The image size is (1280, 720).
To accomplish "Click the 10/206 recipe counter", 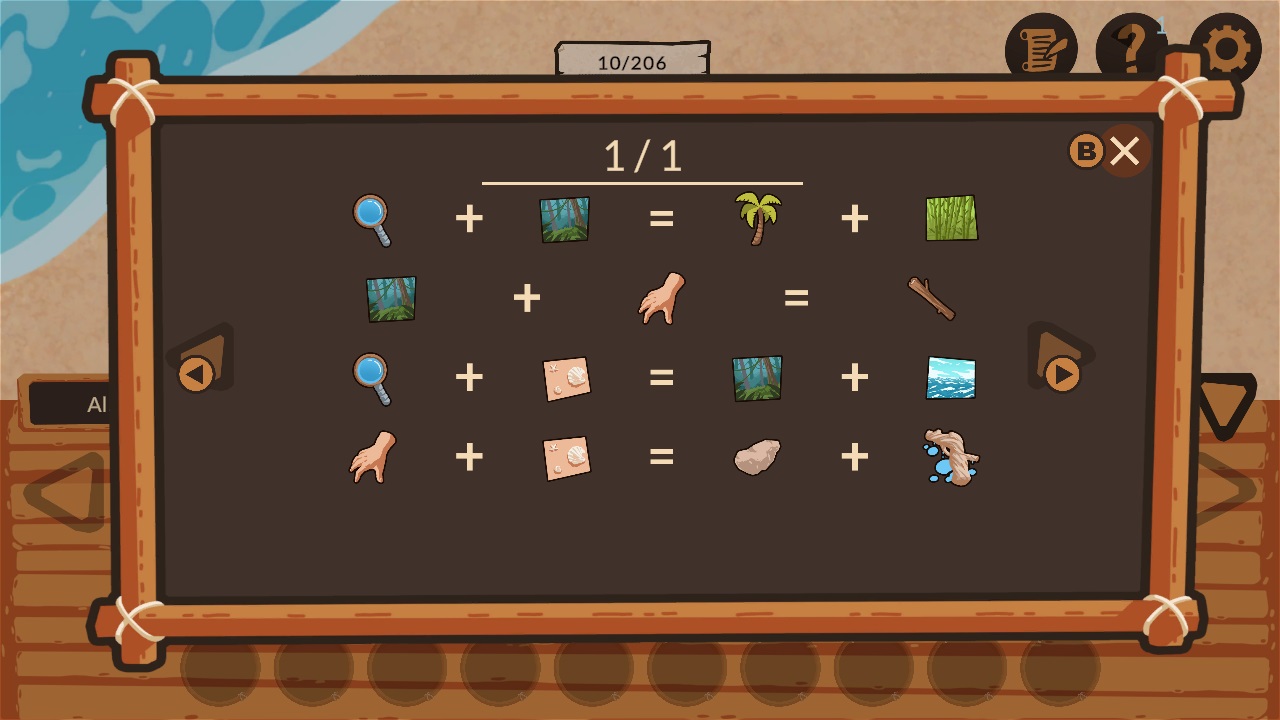I will click(631, 62).
